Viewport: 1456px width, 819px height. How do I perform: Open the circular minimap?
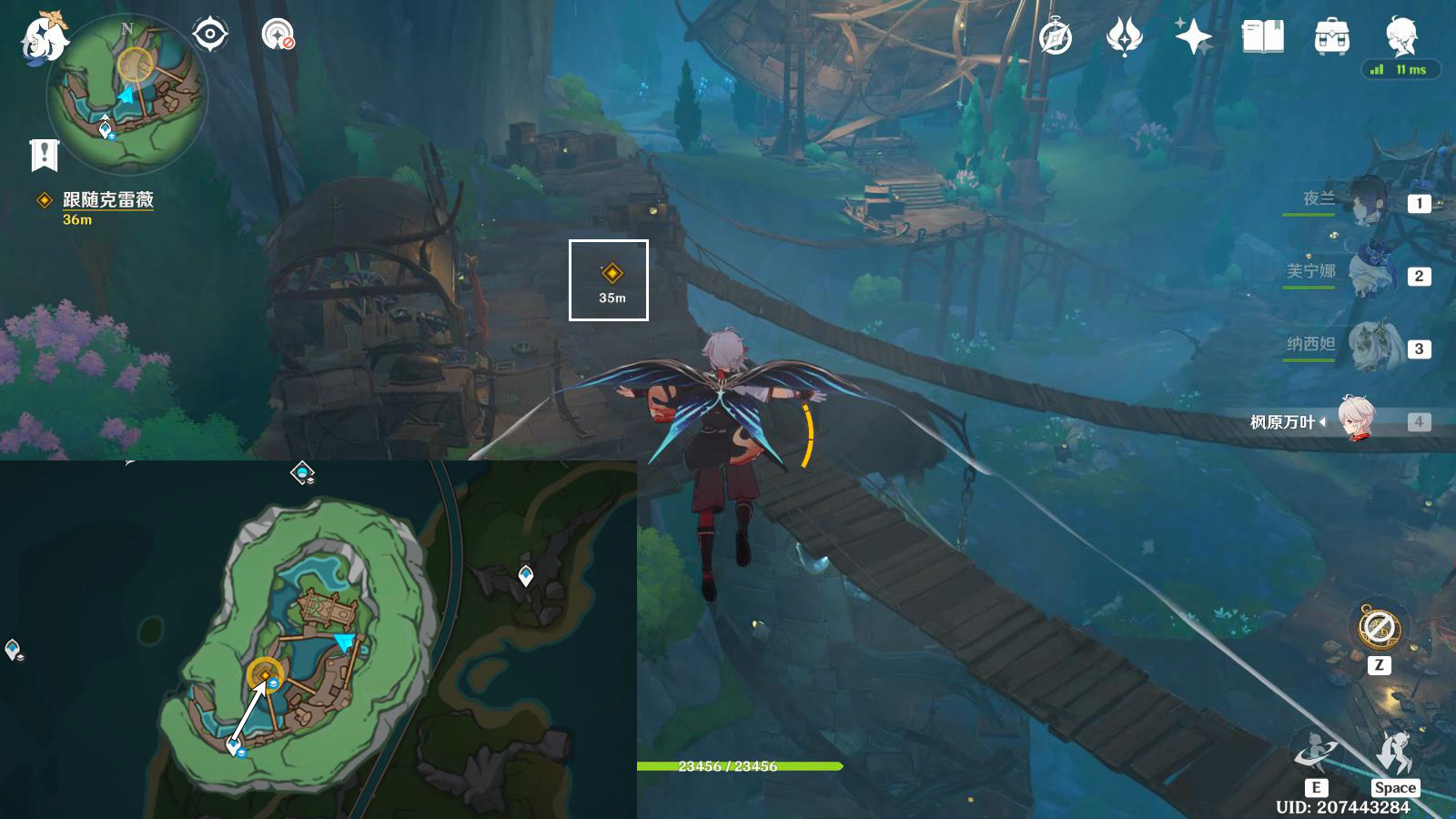tap(126, 94)
